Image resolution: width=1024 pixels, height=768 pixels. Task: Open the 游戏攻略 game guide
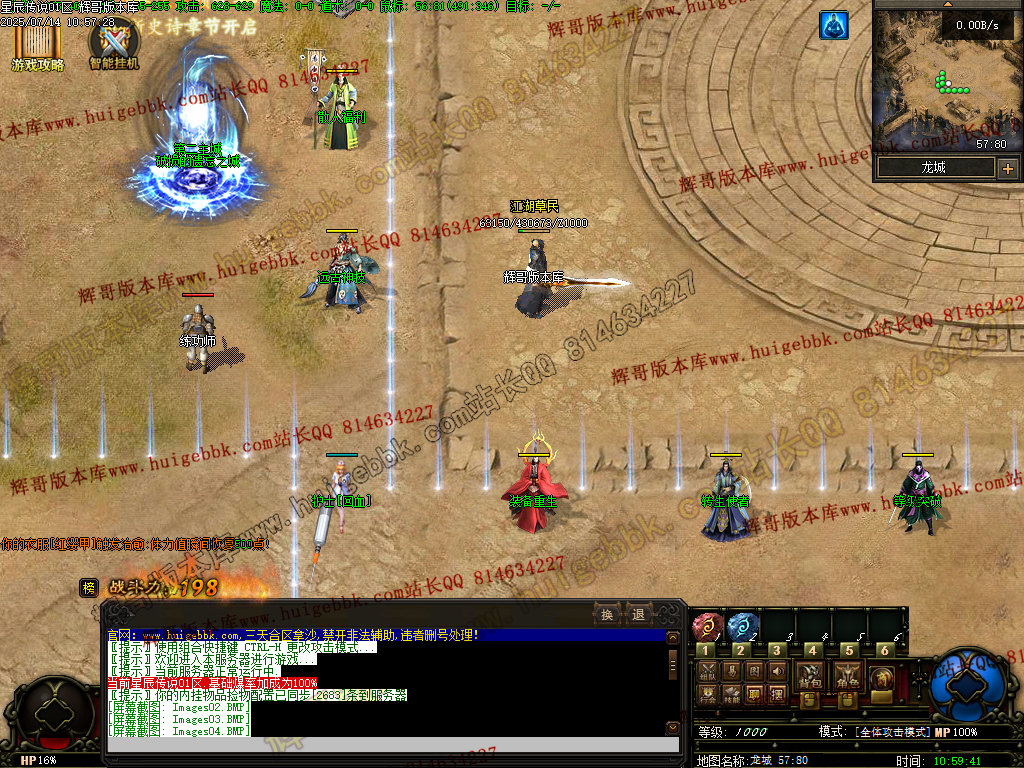pyautogui.click(x=37, y=46)
